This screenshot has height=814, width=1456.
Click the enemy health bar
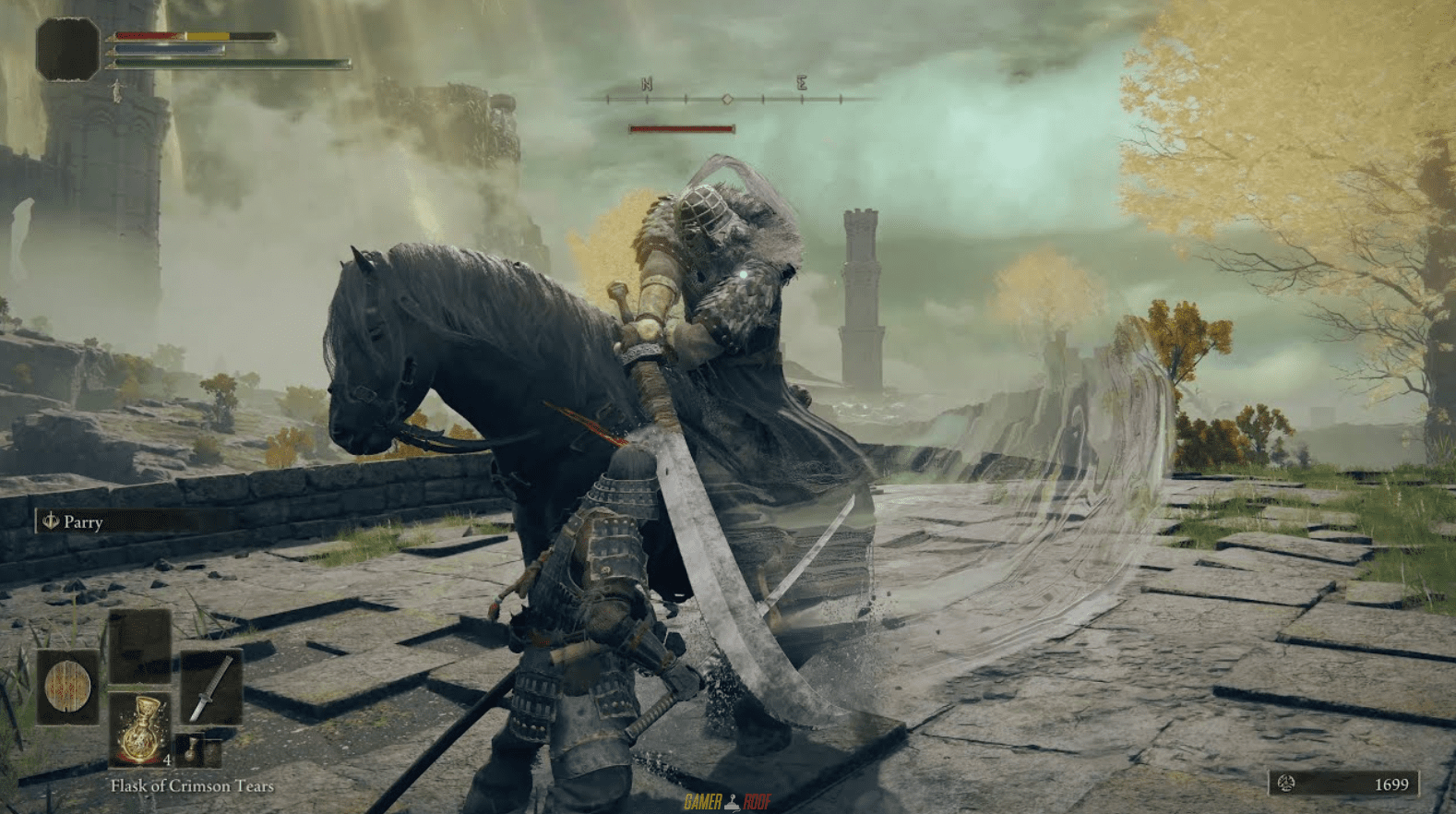tap(681, 126)
